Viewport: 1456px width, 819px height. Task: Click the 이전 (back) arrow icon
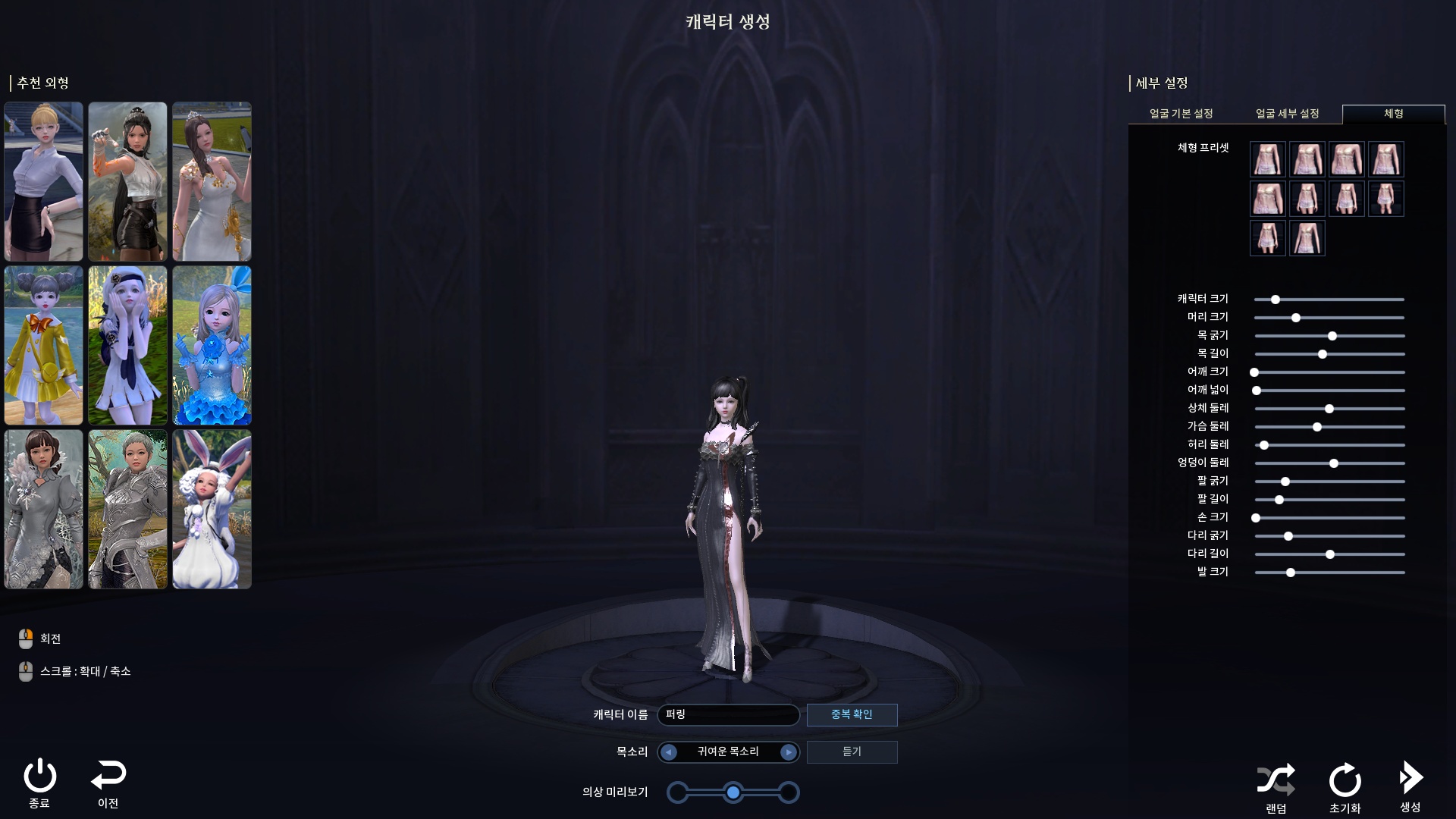(108, 778)
